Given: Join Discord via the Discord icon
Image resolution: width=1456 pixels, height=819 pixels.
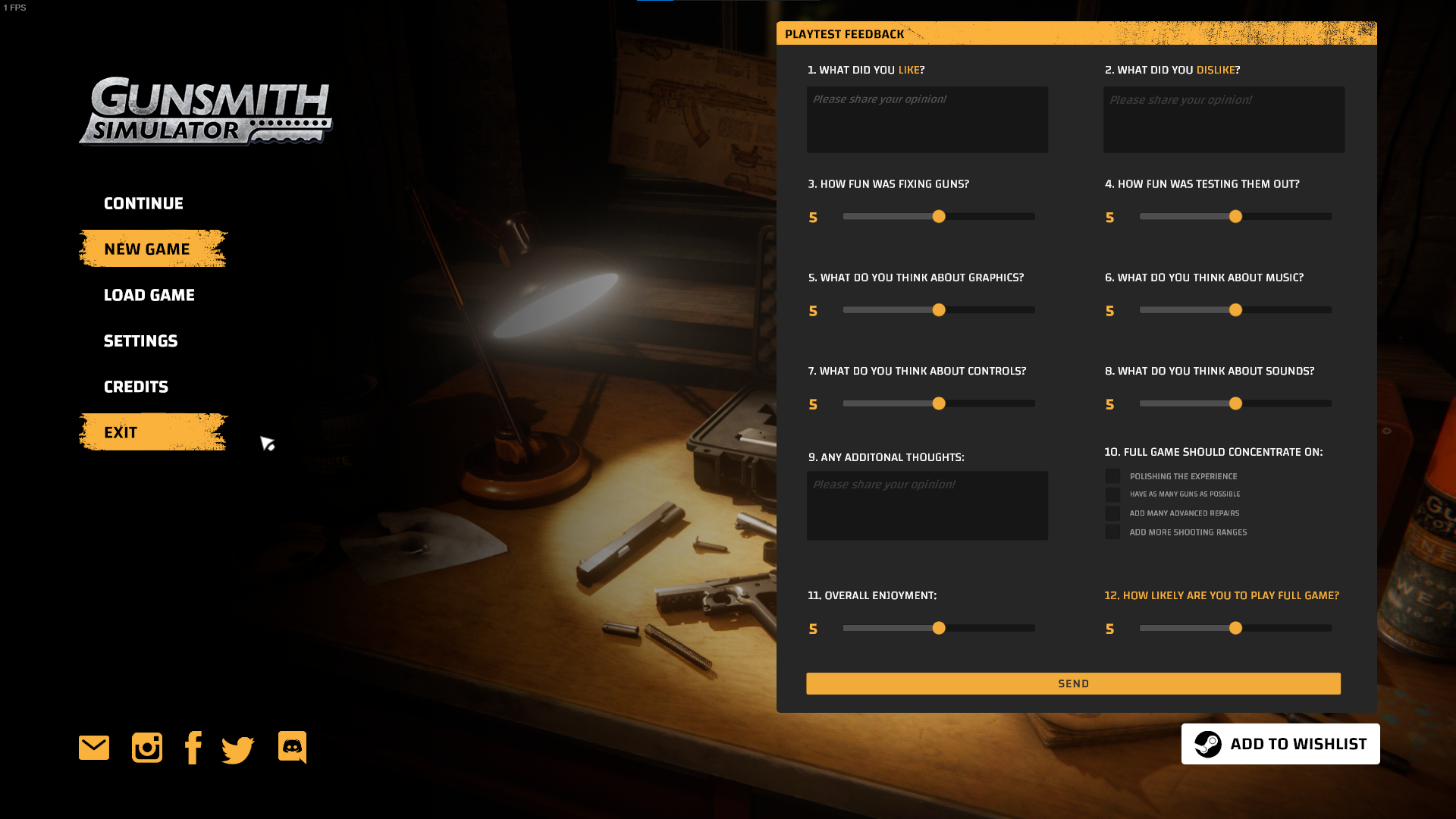Looking at the screenshot, I should point(291,747).
